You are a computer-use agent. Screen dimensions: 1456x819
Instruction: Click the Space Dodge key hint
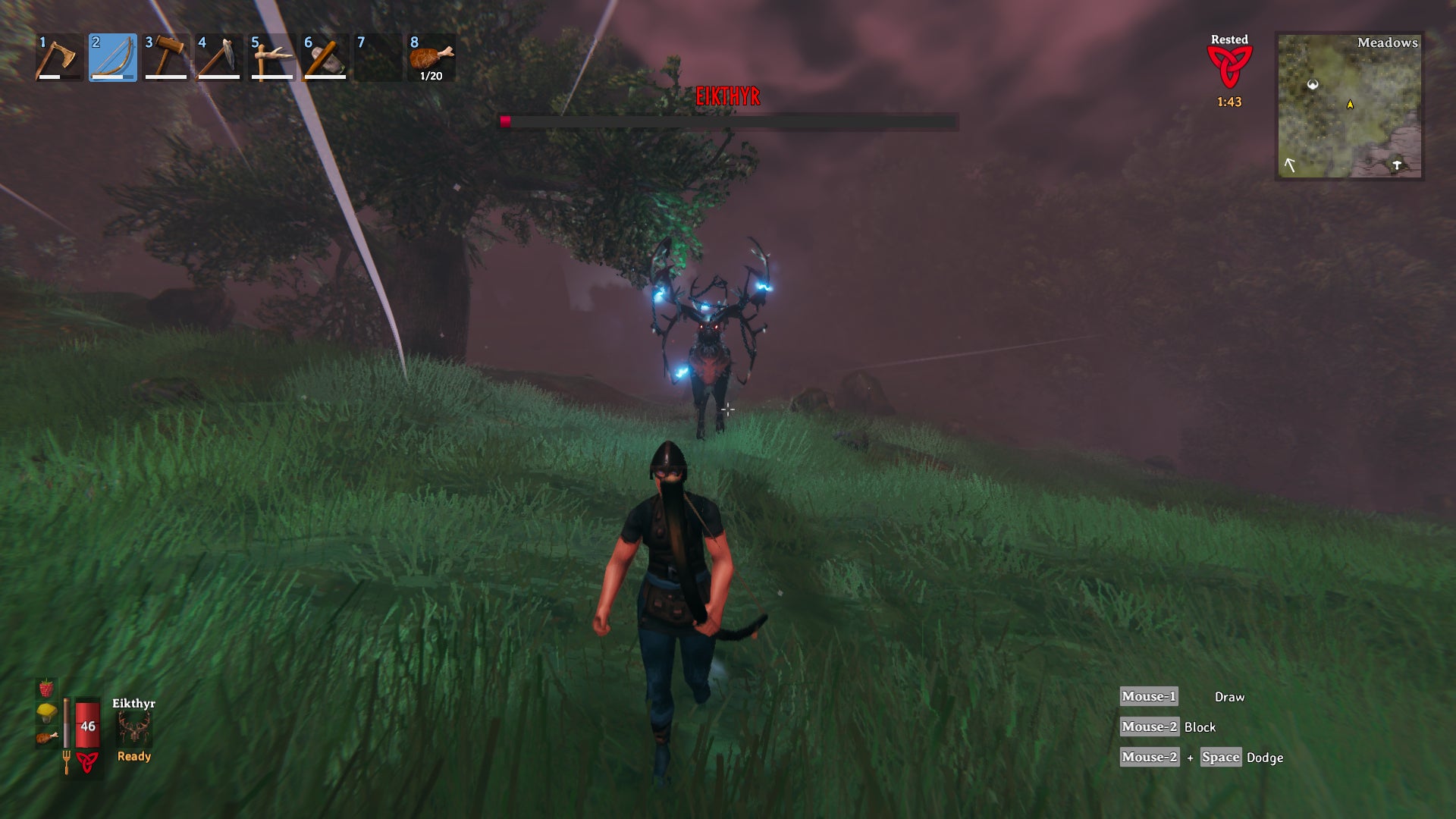[x=1222, y=757]
